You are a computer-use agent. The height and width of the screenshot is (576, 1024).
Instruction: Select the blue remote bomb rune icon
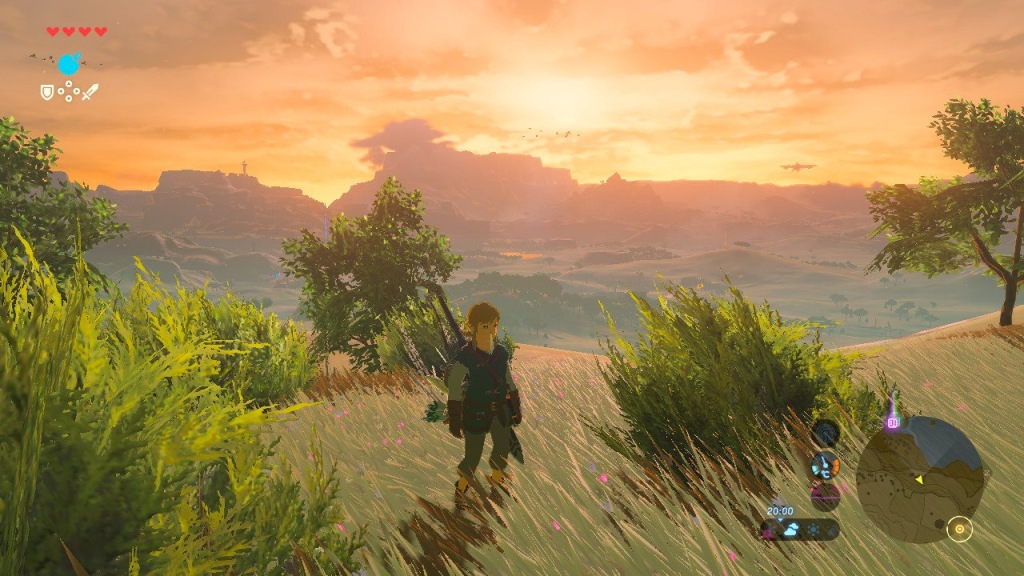coord(69,65)
